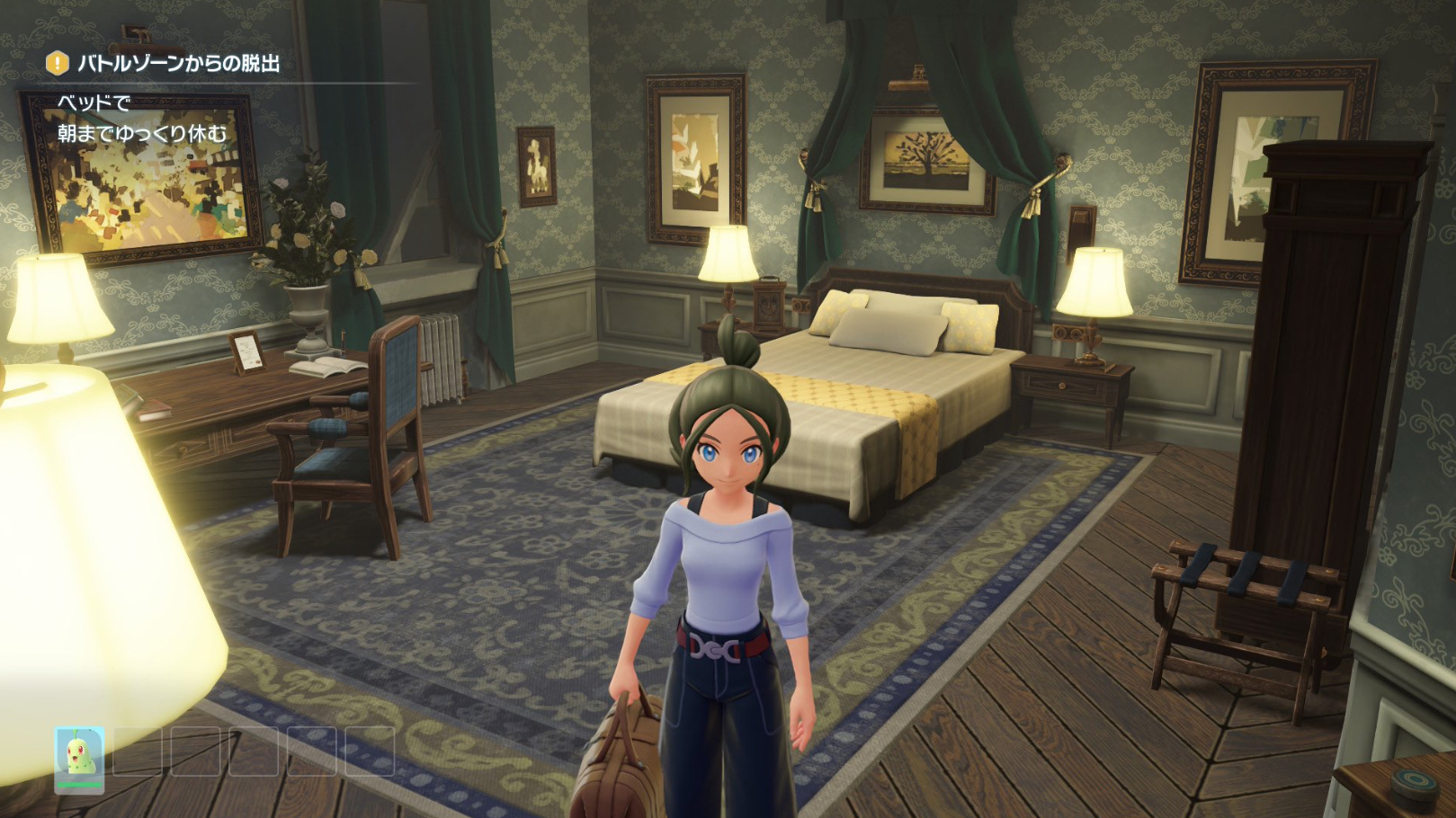This screenshot has height=818, width=1456.
Task: Click the orange mission exclamation icon
Action: [58, 63]
